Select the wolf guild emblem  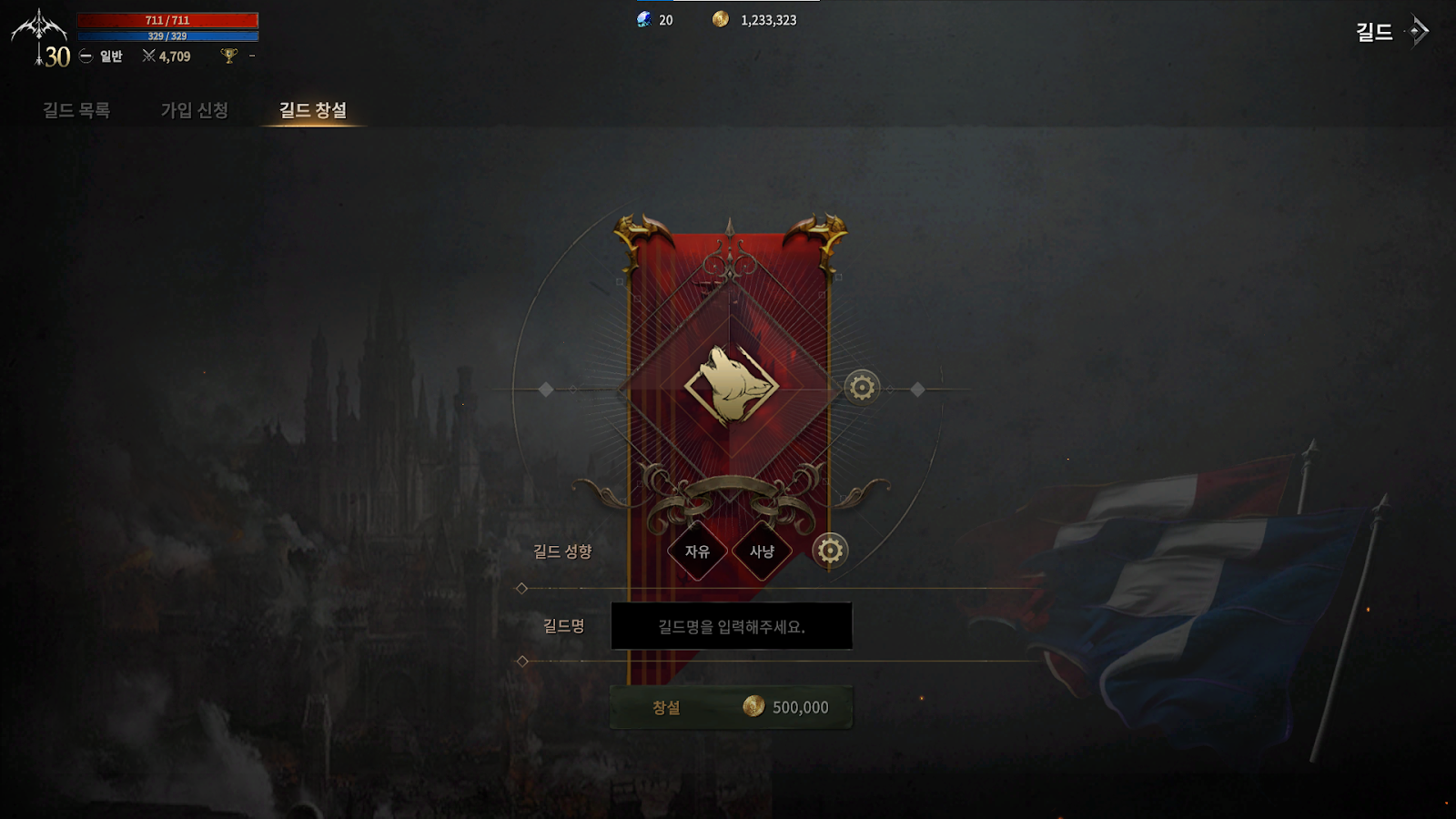click(x=731, y=386)
